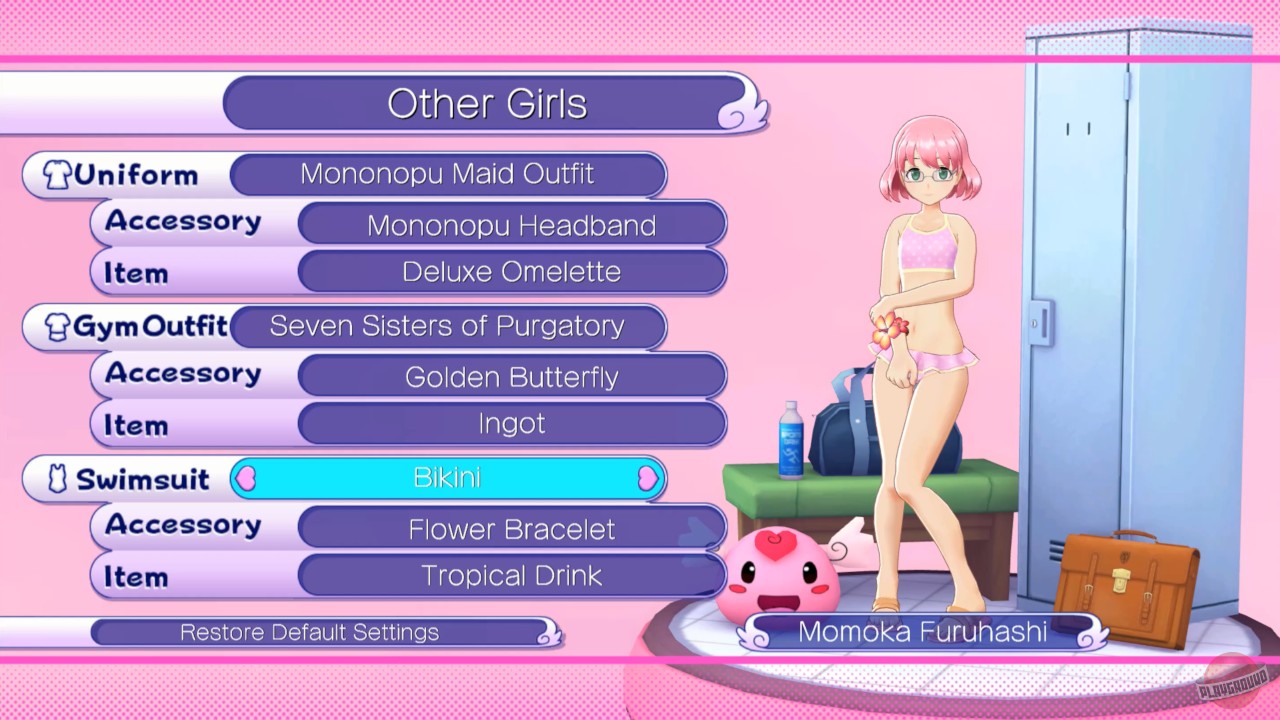The width and height of the screenshot is (1280, 720).
Task: Open the Tropical Drink item slot
Action: coord(511,575)
